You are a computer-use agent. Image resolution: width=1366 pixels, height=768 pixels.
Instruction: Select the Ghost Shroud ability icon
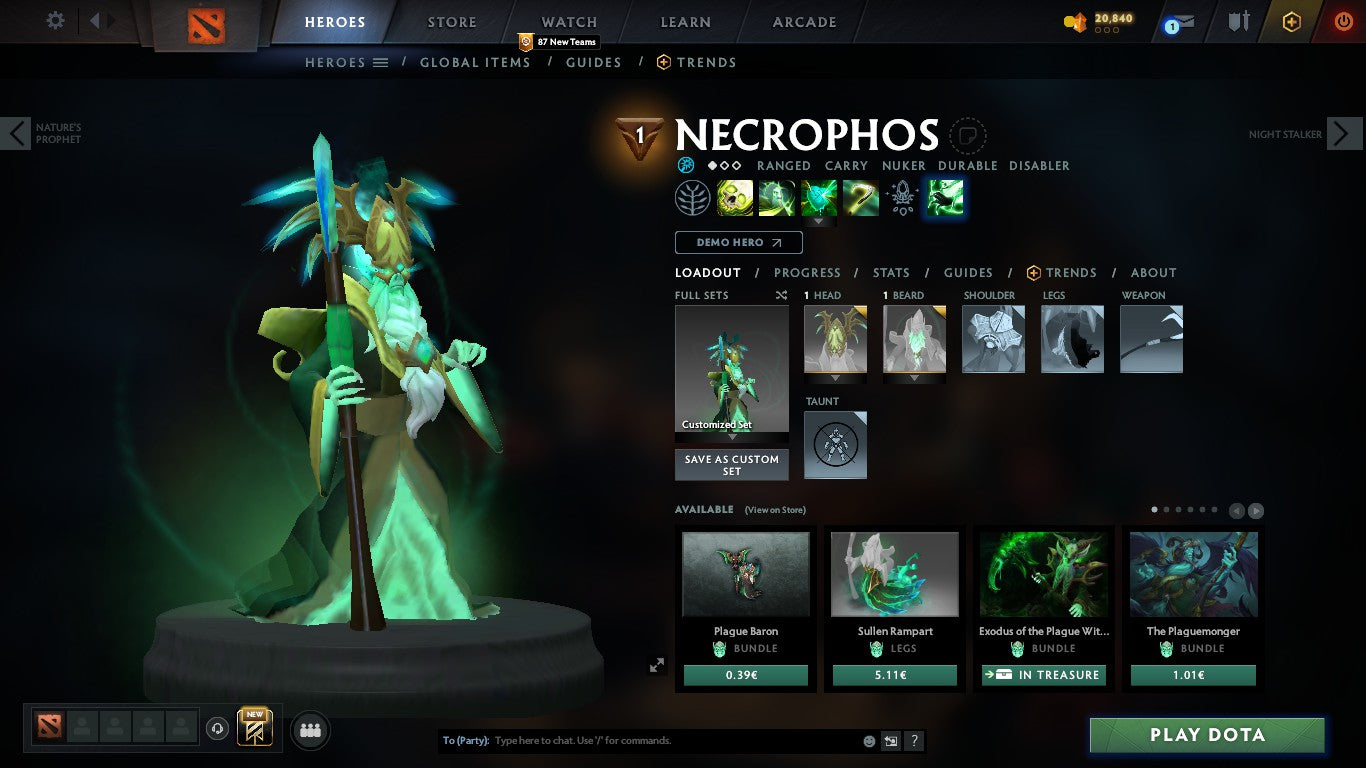tap(778, 197)
